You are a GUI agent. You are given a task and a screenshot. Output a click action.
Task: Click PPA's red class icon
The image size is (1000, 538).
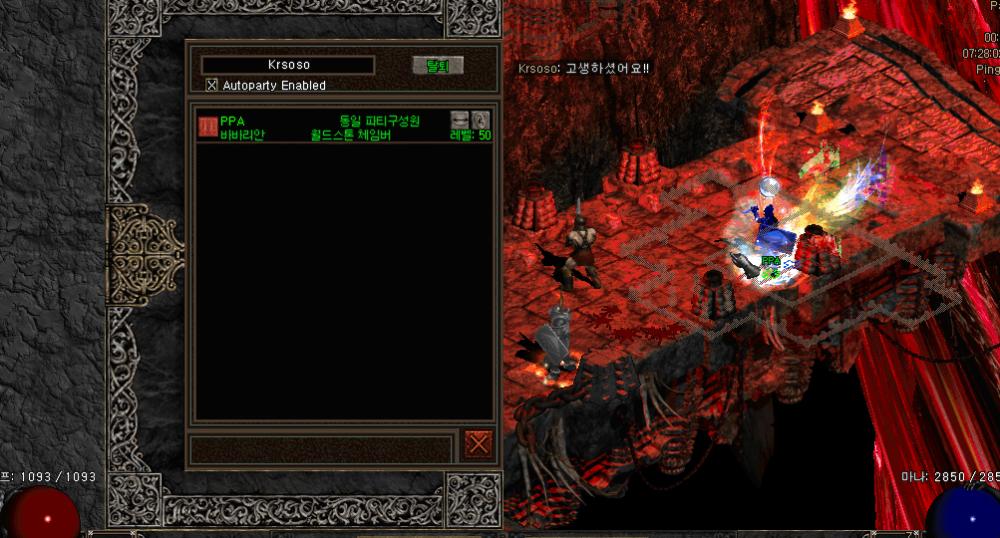point(208,127)
